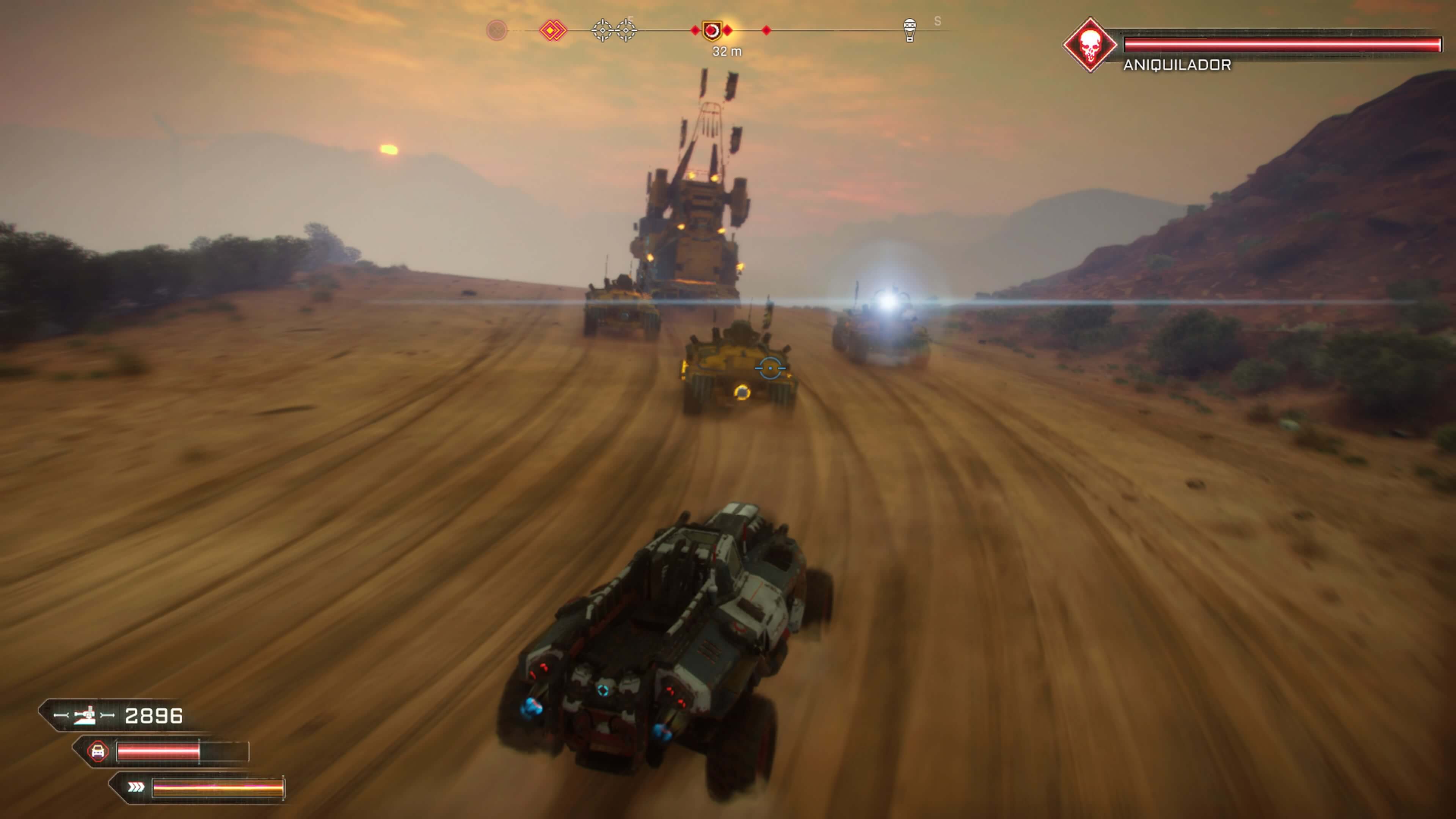The width and height of the screenshot is (1456, 819).
Task: Click the left crosshair waypoint icon on compass
Action: click(x=602, y=30)
